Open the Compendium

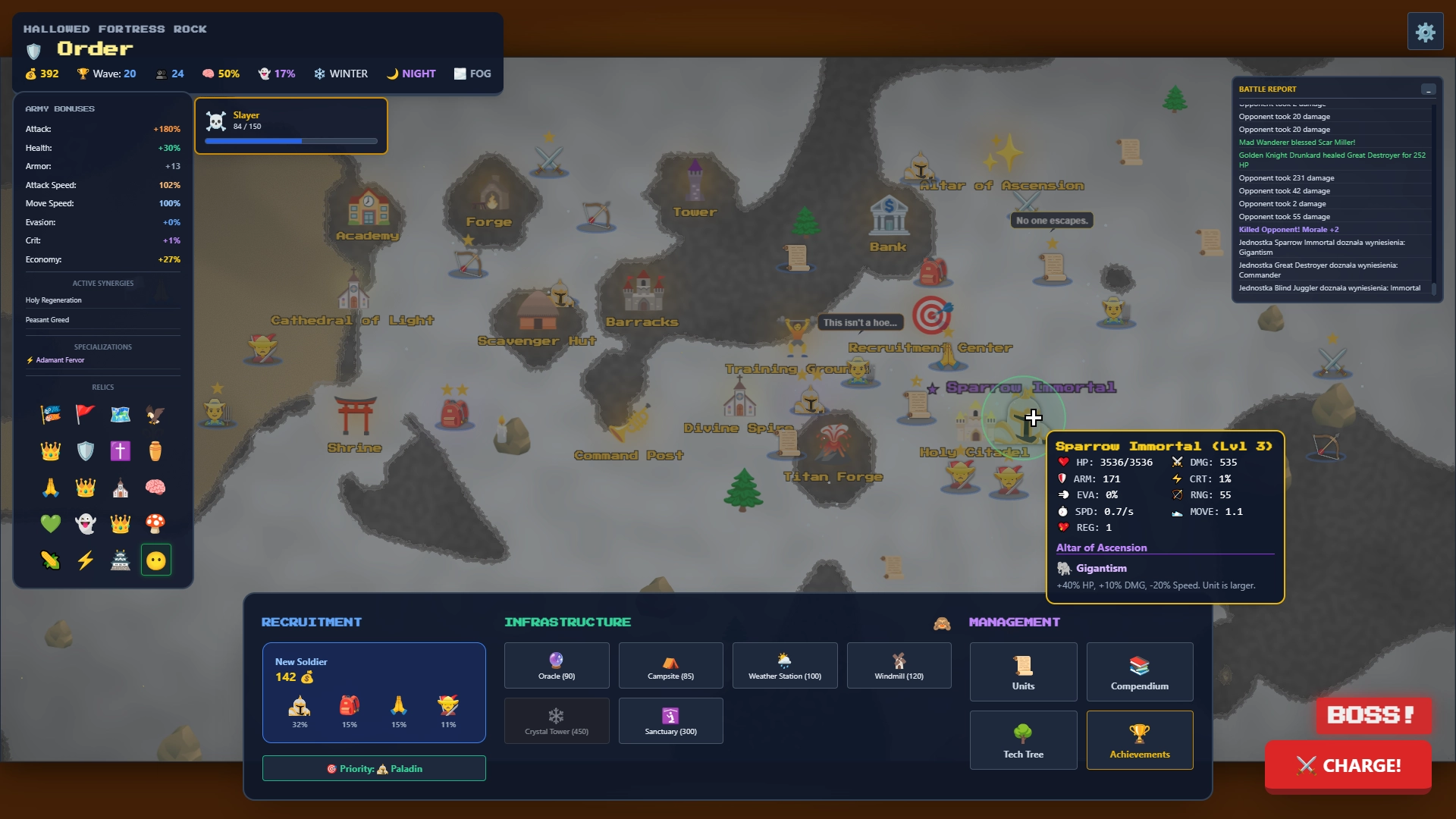pos(1139,671)
